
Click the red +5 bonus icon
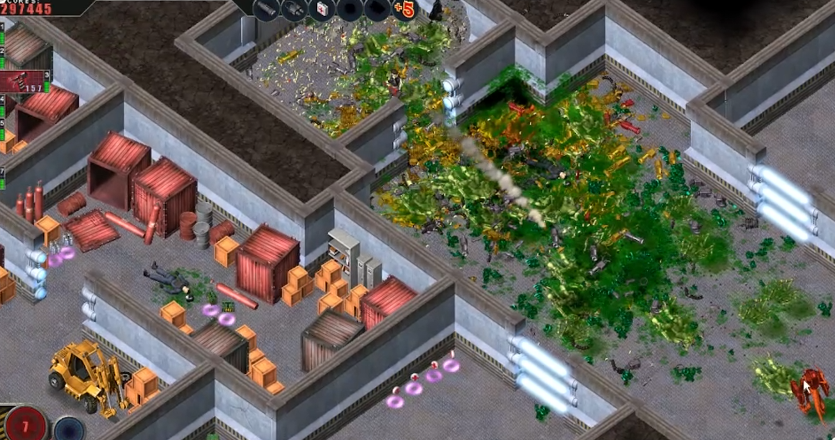[x=405, y=9]
